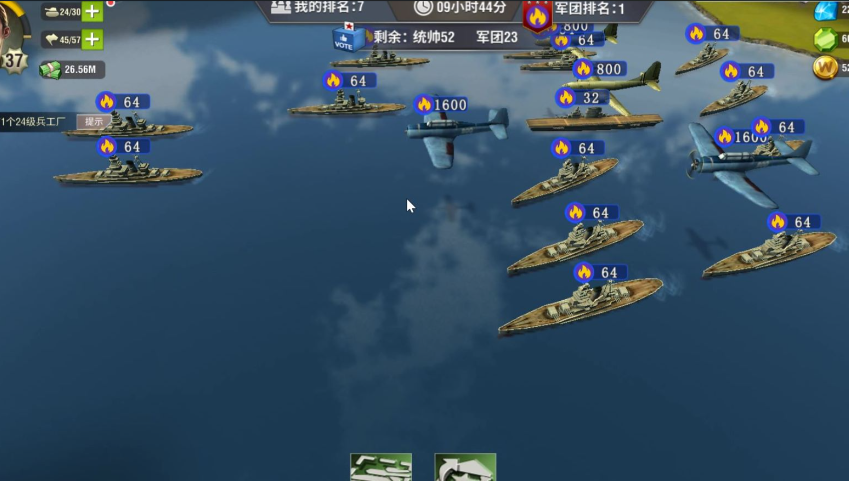The height and width of the screenshot is (481, 849).
Task: Open the blue VOTE ballot box
Action: click(345, 39)
